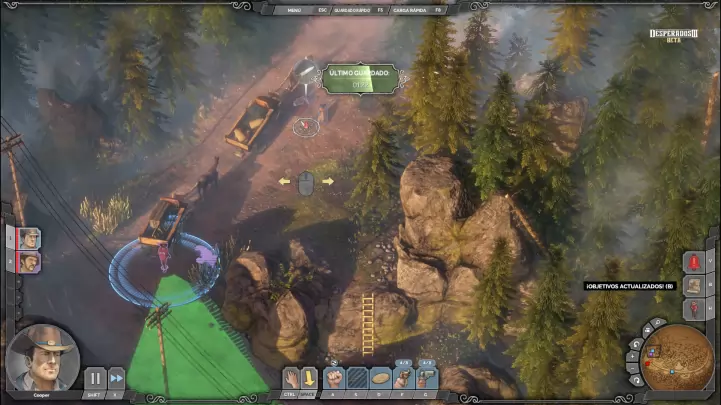Select the top small character portrait on left
The image size is (721, 405).
tap(30, 238)
